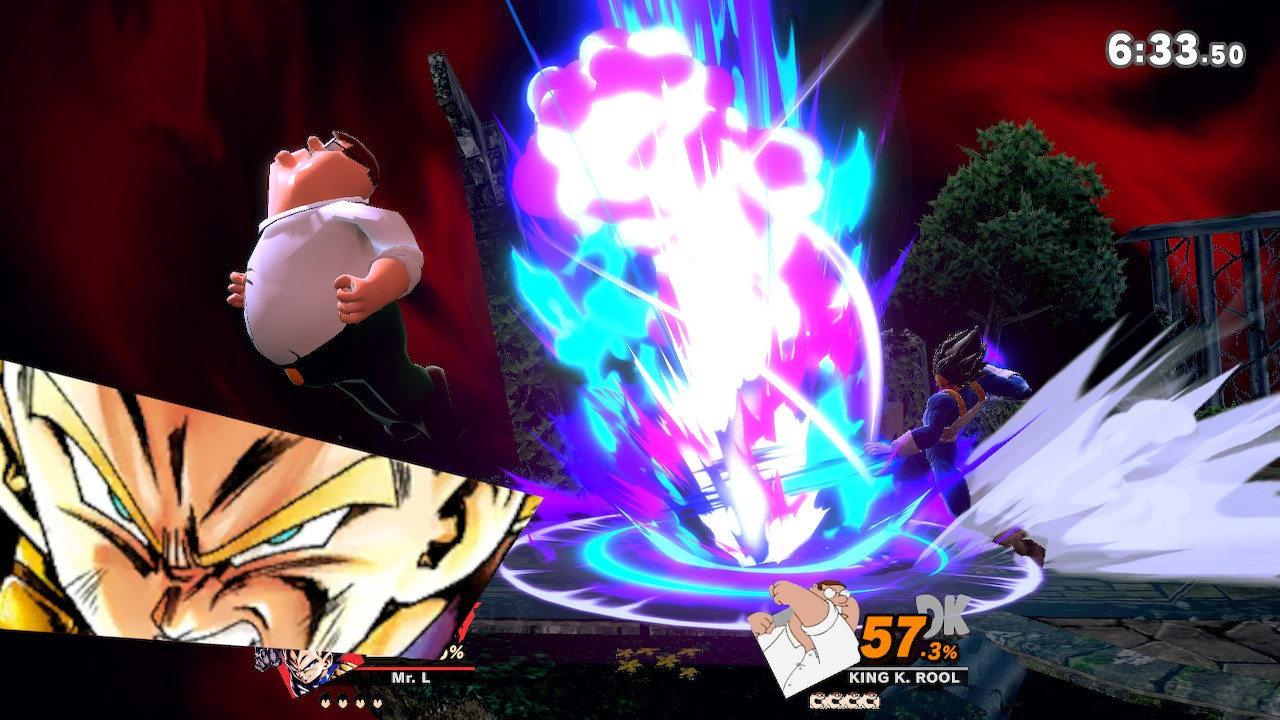1280x720 pixels.
Task: Click Mr. L's first stock head icon
Action: click(324, 701)
